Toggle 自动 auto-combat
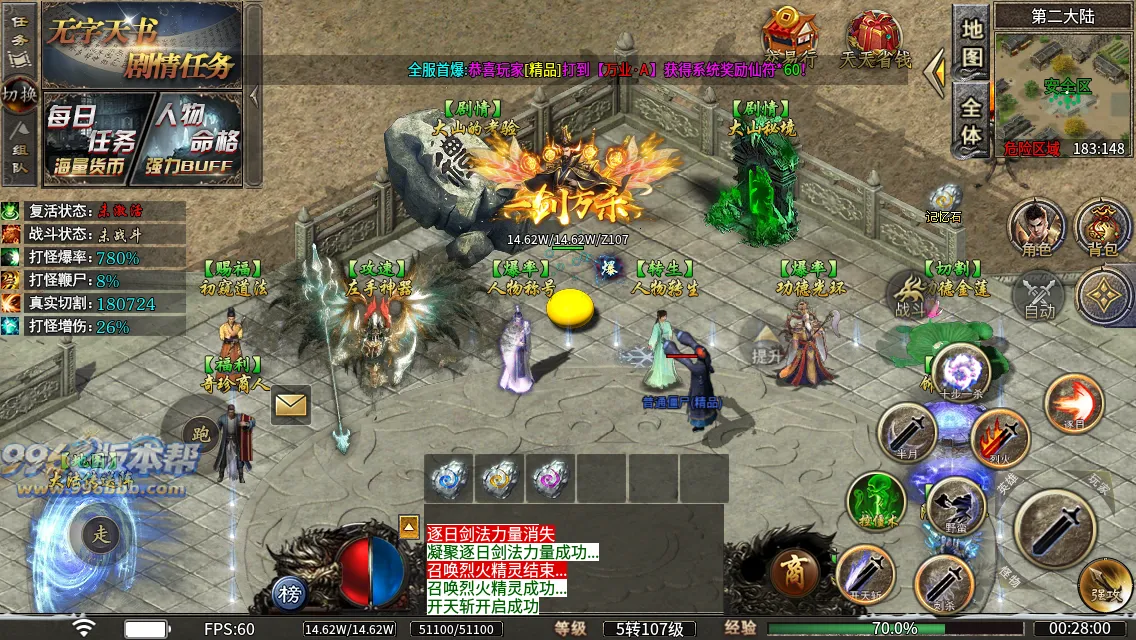 point(1040,297)
